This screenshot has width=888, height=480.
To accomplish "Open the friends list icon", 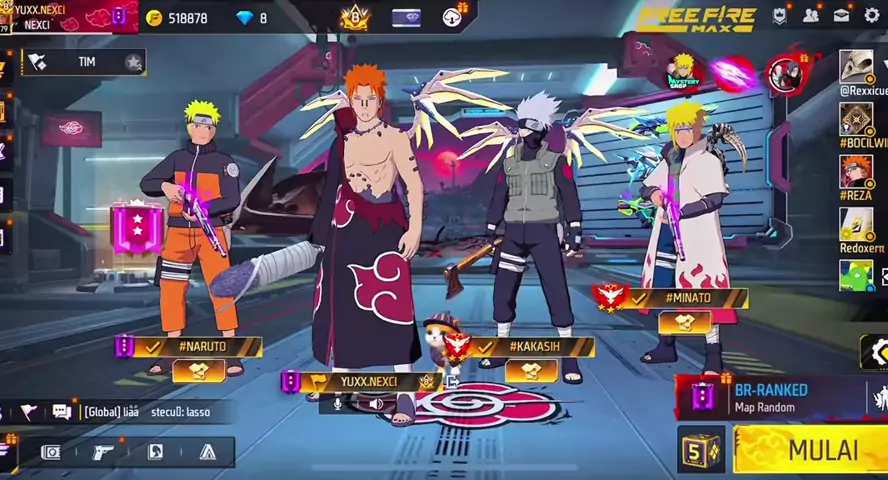I will click(x=811, y=16).
